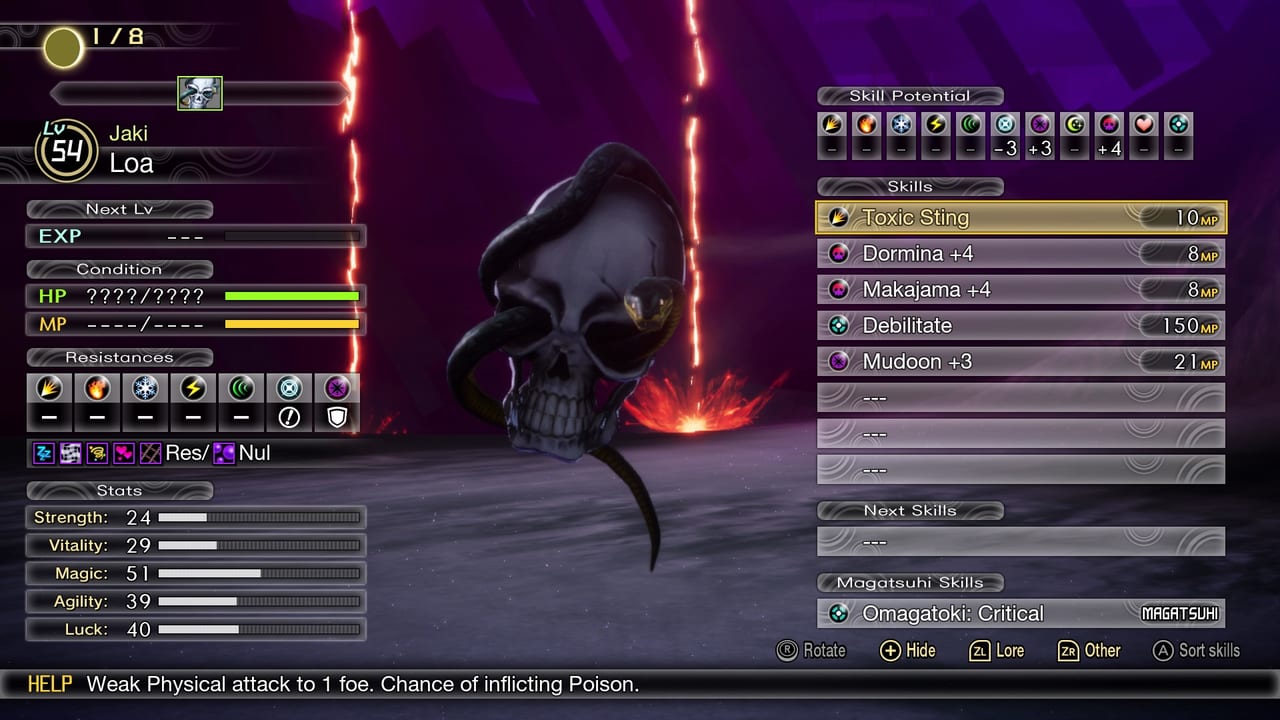Viewport: 1280px width, 720px height.
Task: Select the Debilitate skill entry
Action: point(1020,325)
